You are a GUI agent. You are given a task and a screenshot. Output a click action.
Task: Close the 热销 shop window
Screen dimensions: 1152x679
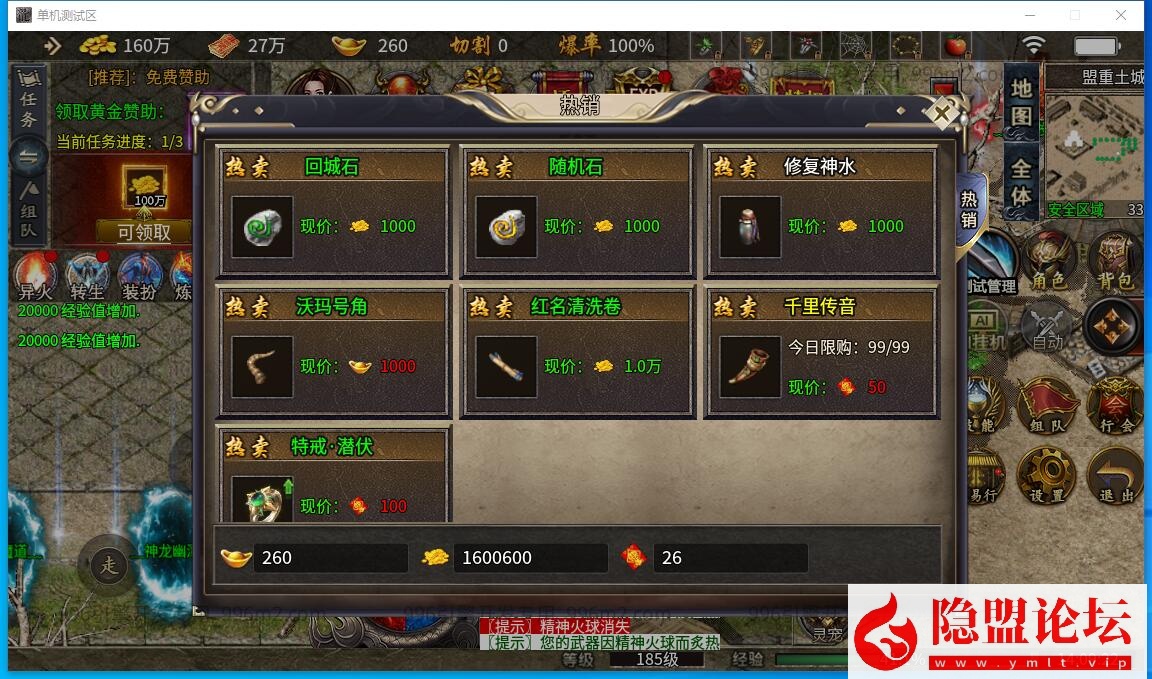(941, 113)
